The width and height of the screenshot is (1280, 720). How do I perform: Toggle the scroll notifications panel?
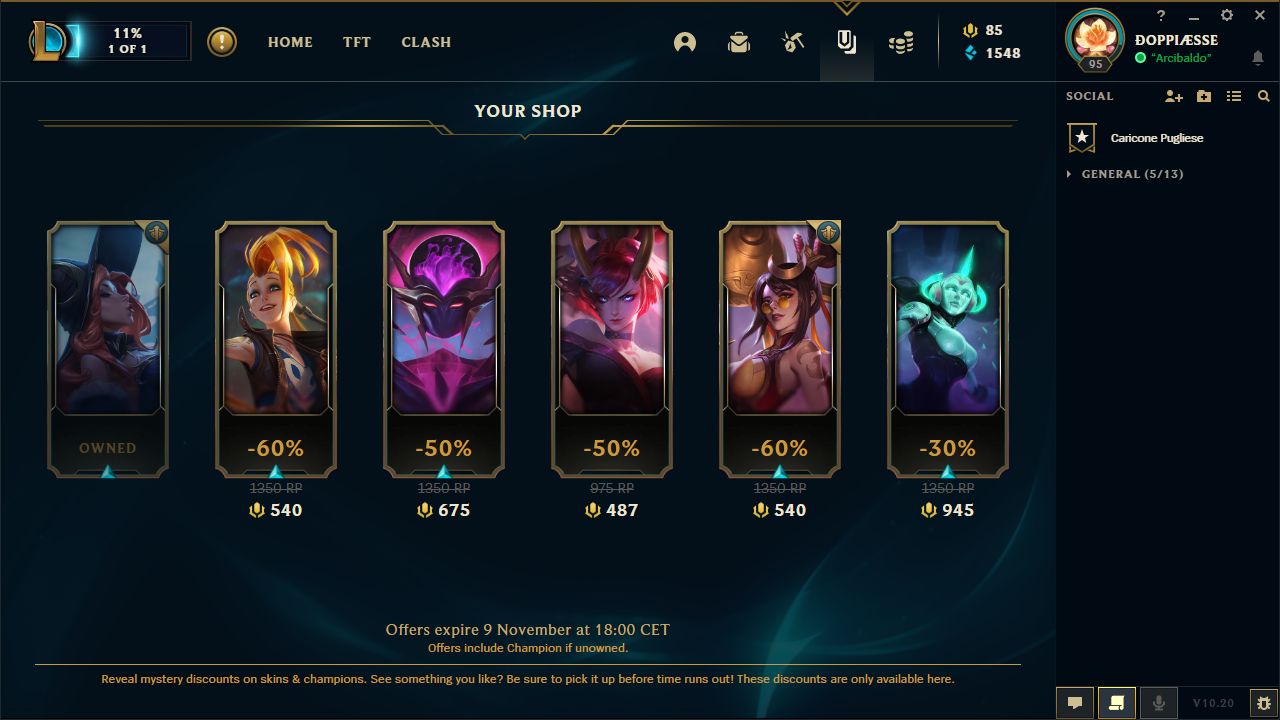[1117, 702]
